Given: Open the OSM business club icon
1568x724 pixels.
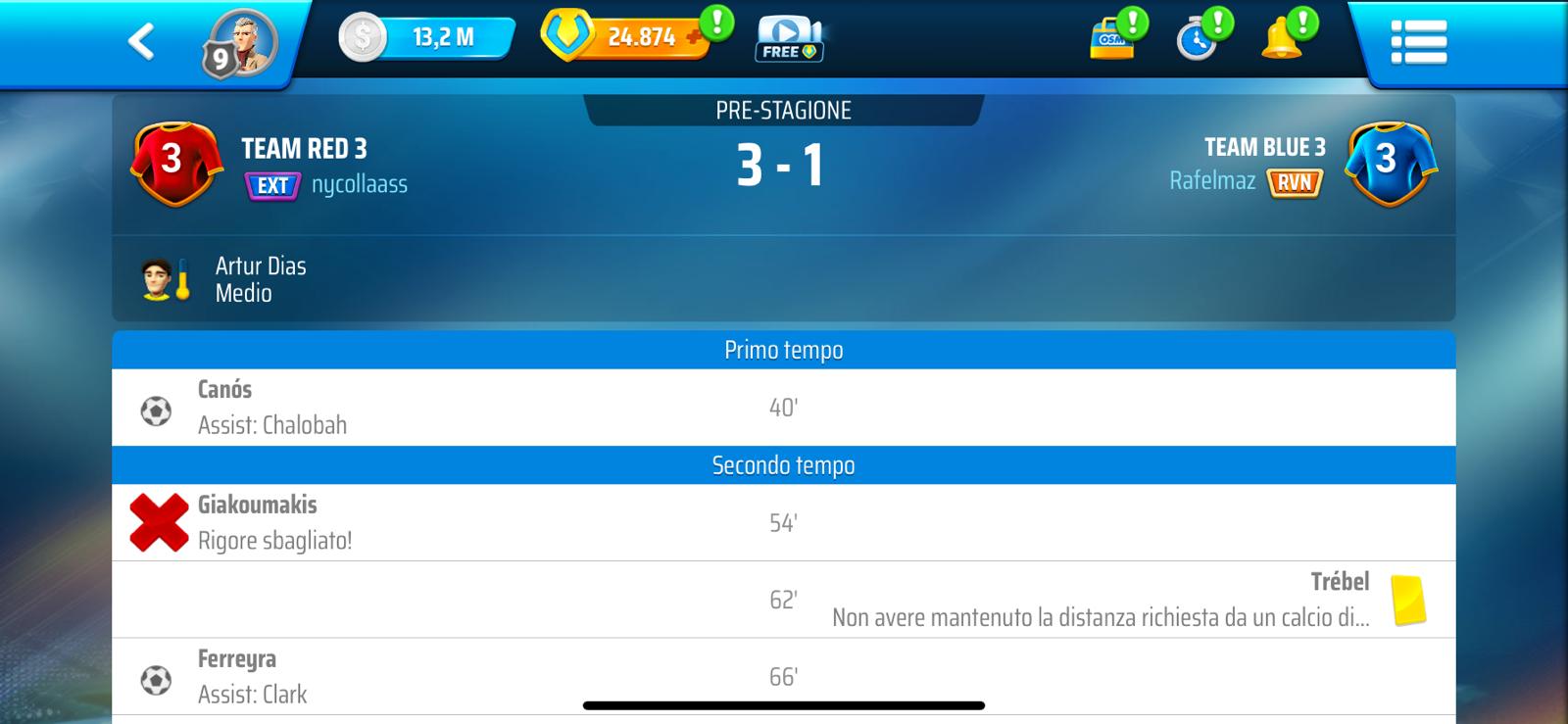Looking at the screenshot, I should [x=1113, y=39].
